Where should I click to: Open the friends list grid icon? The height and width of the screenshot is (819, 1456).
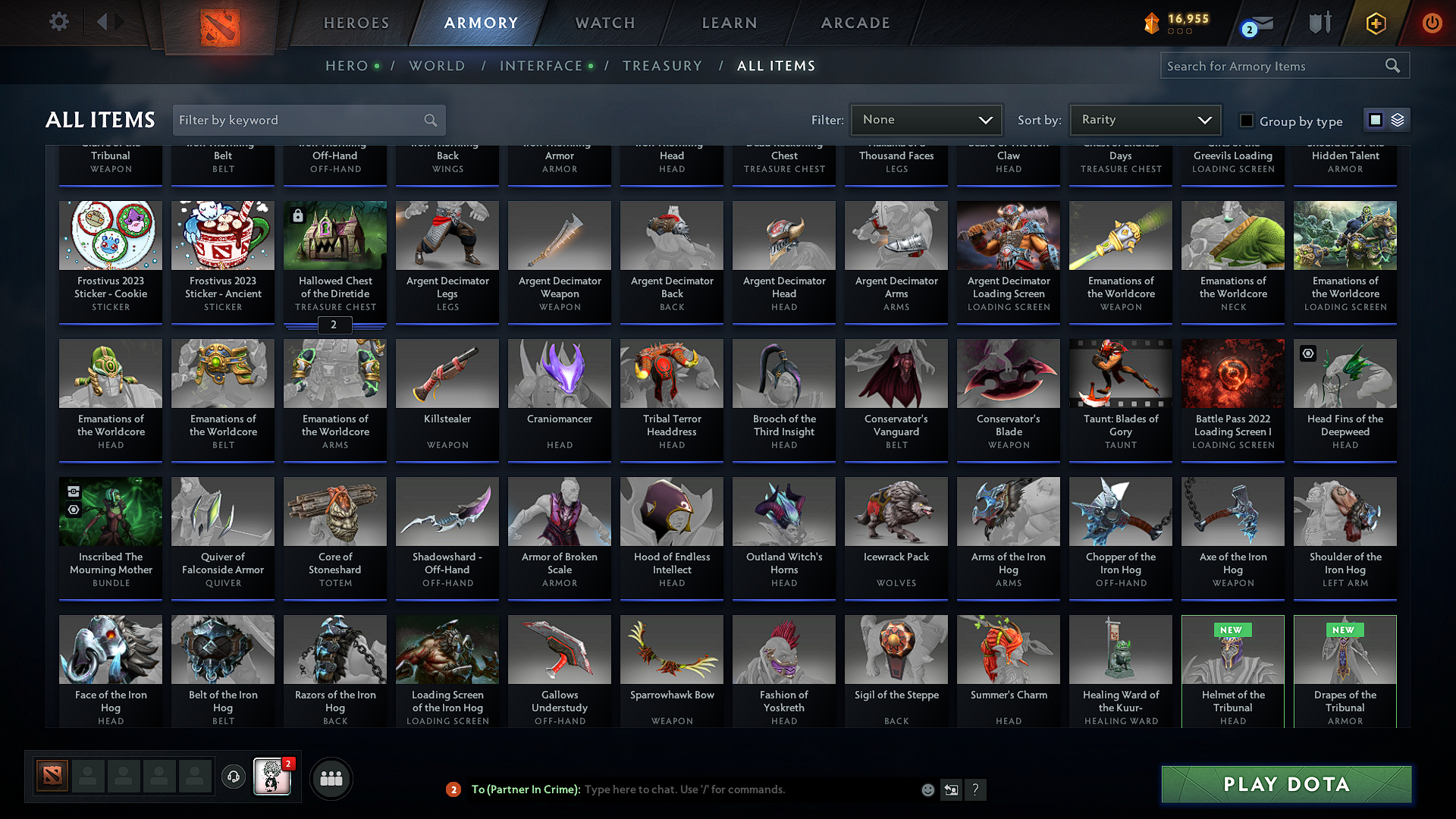[x=331, y=778]
